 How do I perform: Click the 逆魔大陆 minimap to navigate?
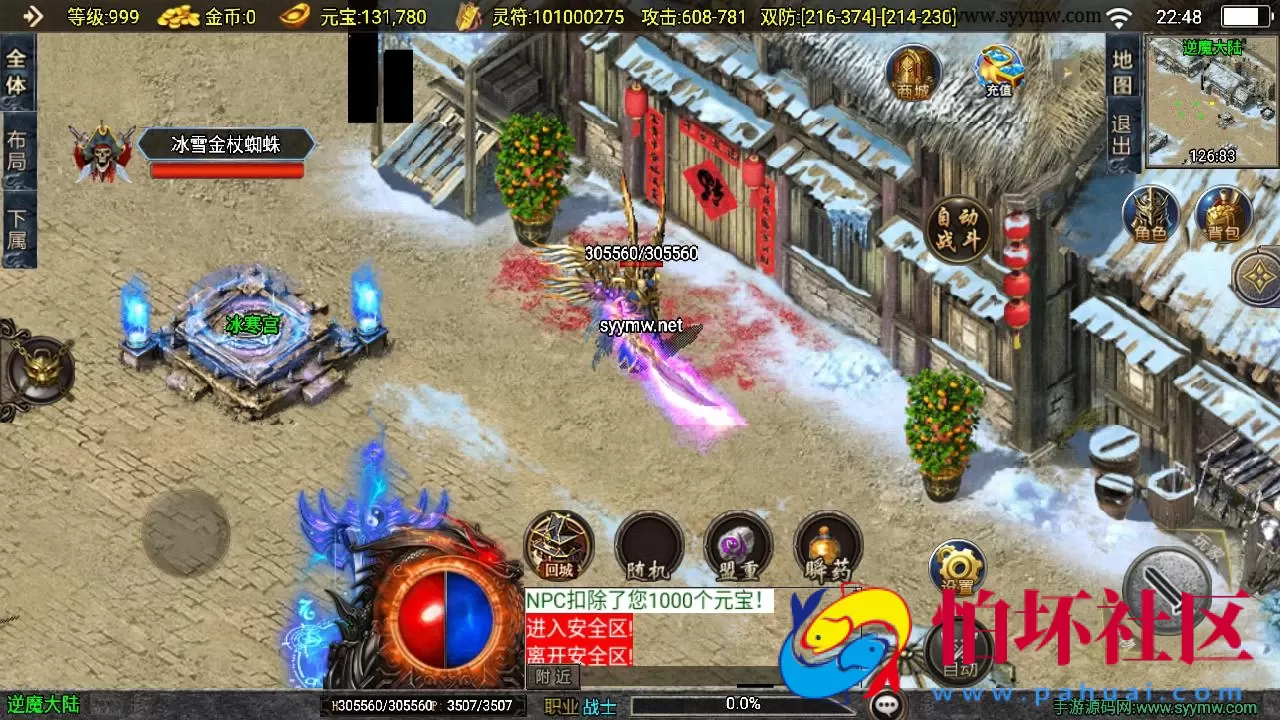click(x=1210, y=100)
